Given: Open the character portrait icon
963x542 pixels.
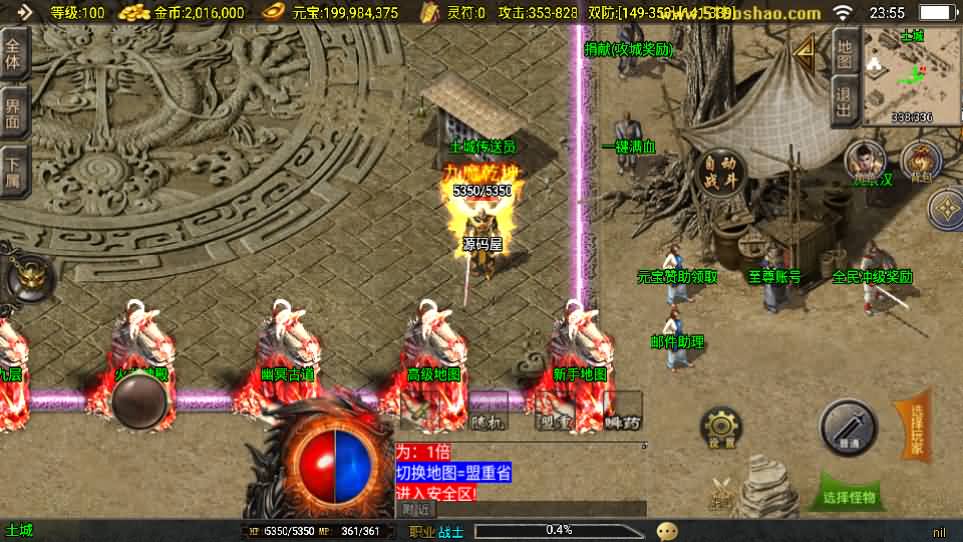Looking at the screenshot, I should 866,160.
